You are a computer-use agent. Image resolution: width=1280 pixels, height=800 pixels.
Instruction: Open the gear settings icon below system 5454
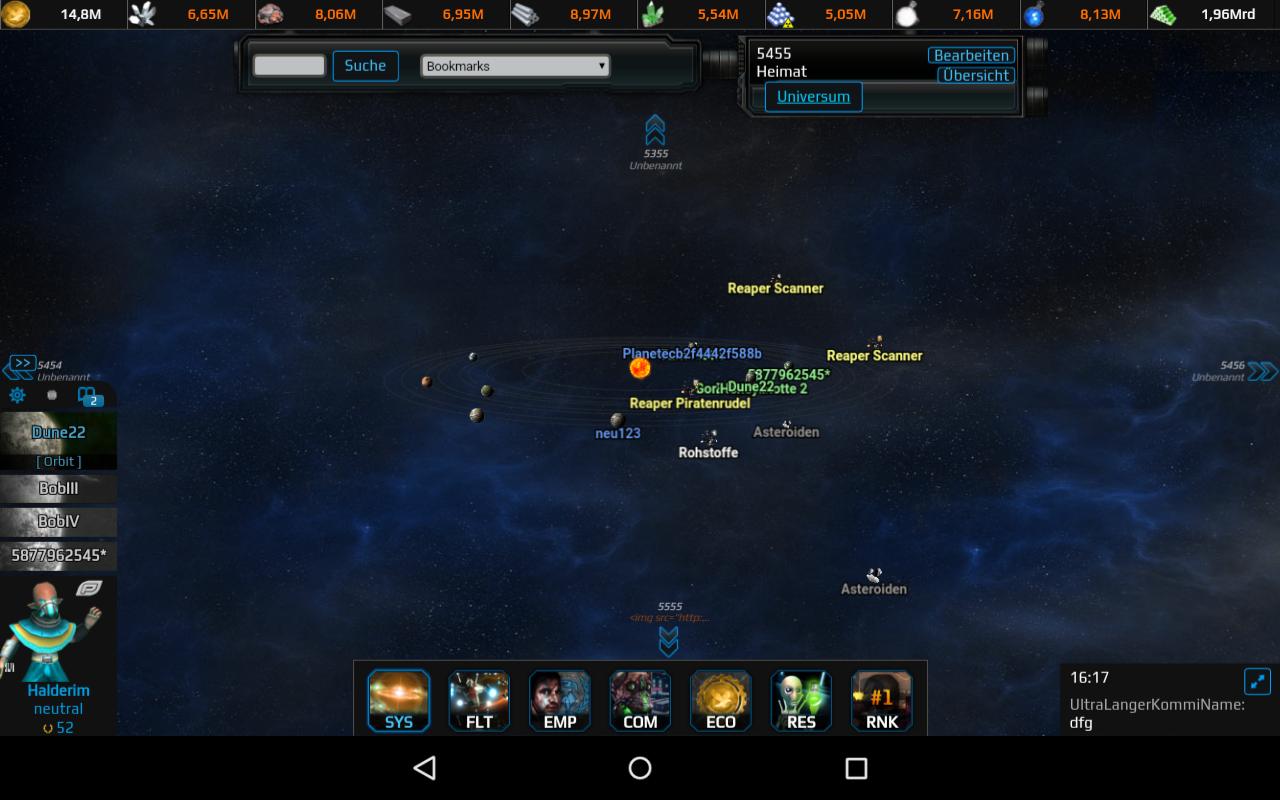(x=16, y=396)
